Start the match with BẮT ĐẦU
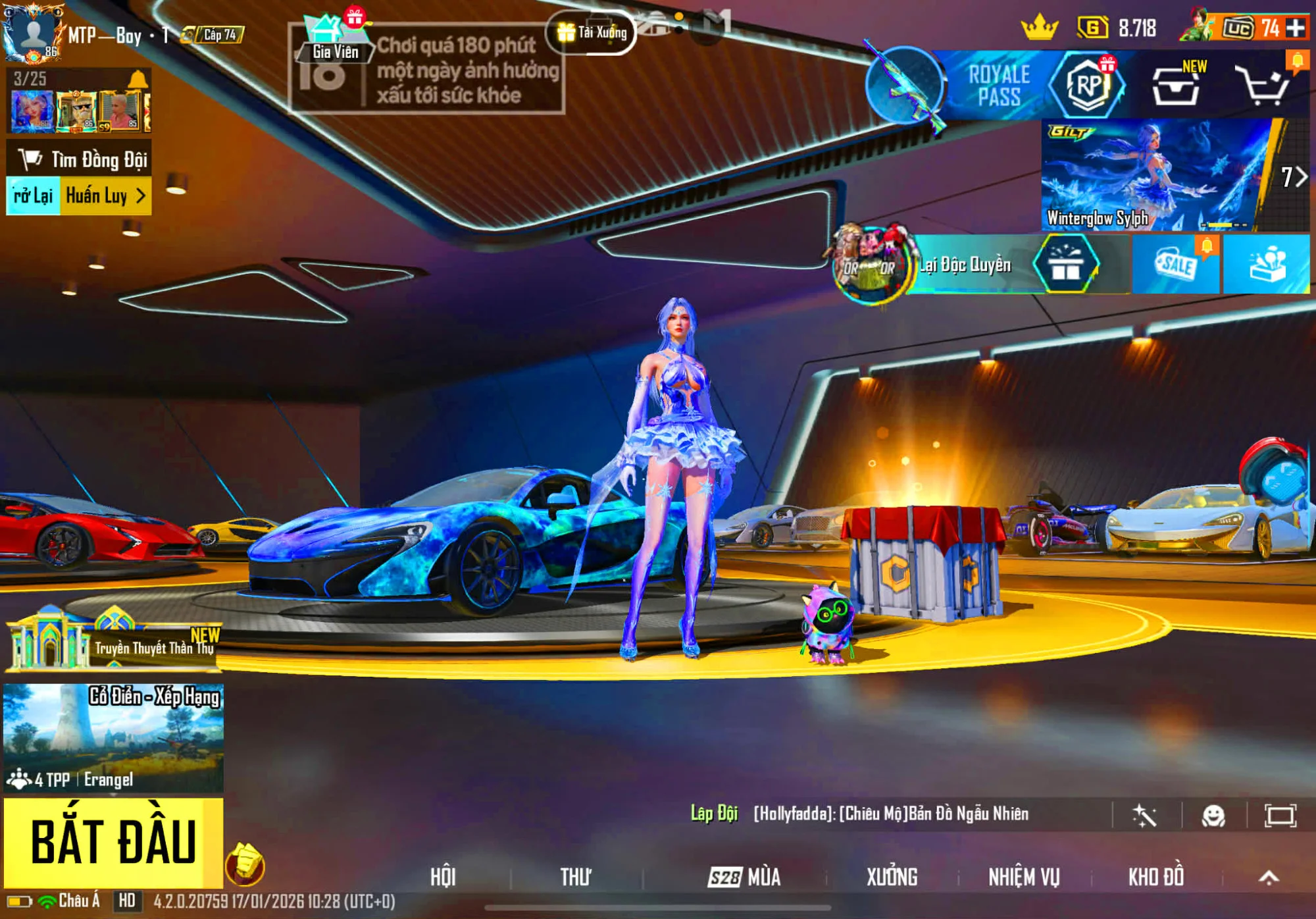 (x=113, y=843)
